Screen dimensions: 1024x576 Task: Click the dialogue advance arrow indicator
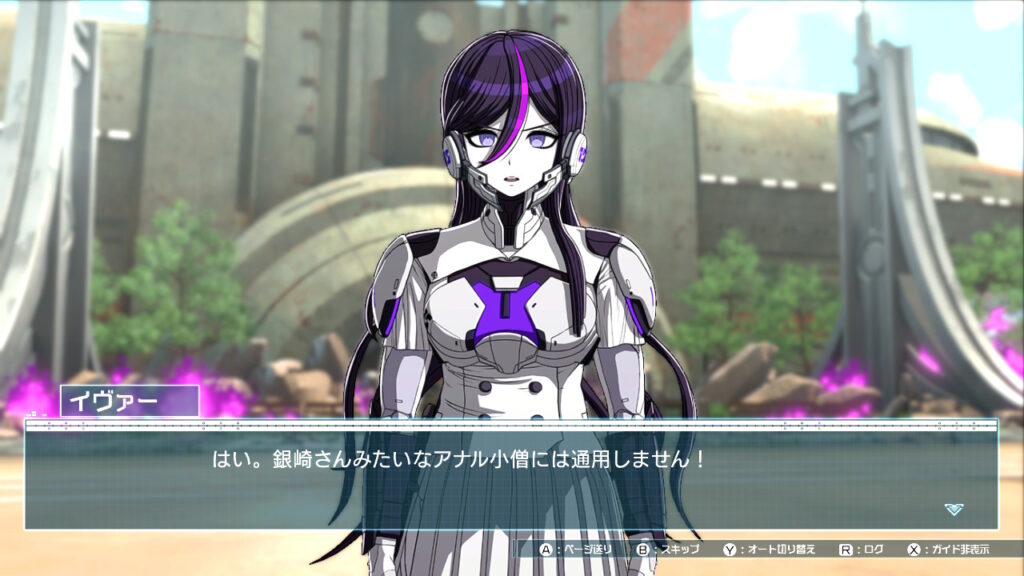(954, 509)
